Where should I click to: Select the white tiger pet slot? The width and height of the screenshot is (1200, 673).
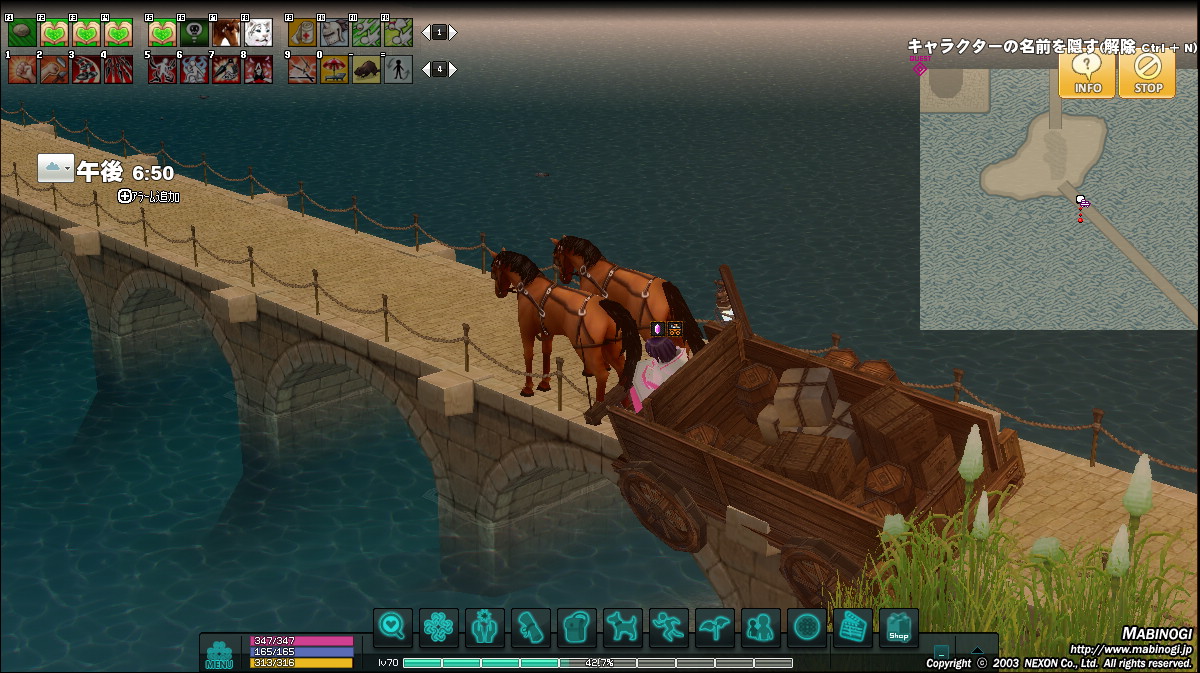(258, 33)
